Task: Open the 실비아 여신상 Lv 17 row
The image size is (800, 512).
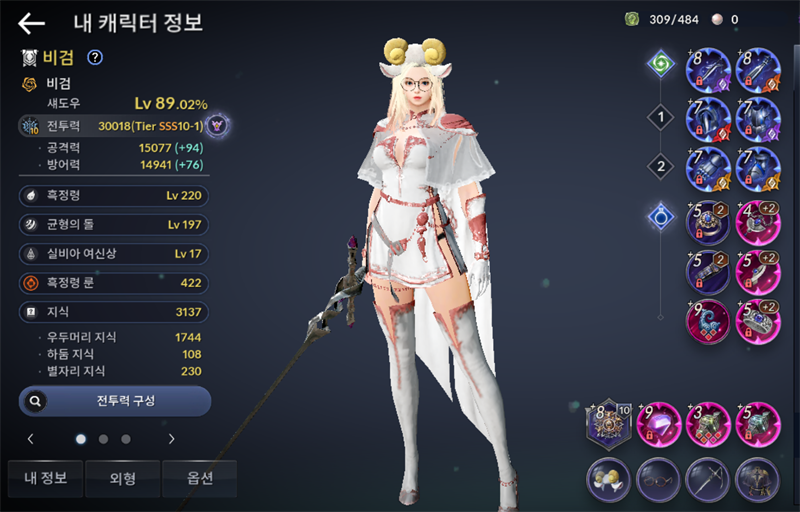Action: pos(115,254)
